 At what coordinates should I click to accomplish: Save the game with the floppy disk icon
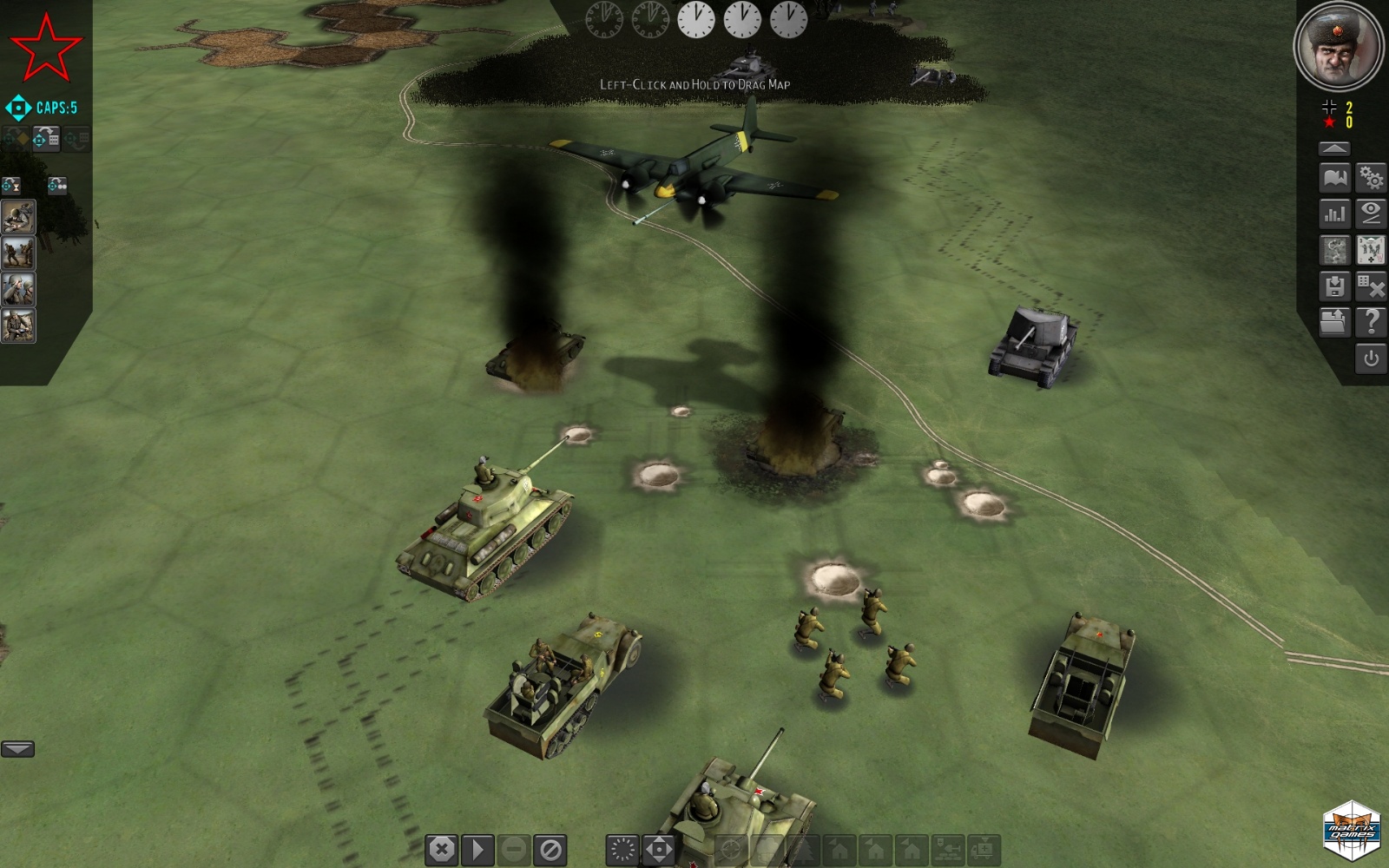pyautogui.click(x=1335, y=286)
